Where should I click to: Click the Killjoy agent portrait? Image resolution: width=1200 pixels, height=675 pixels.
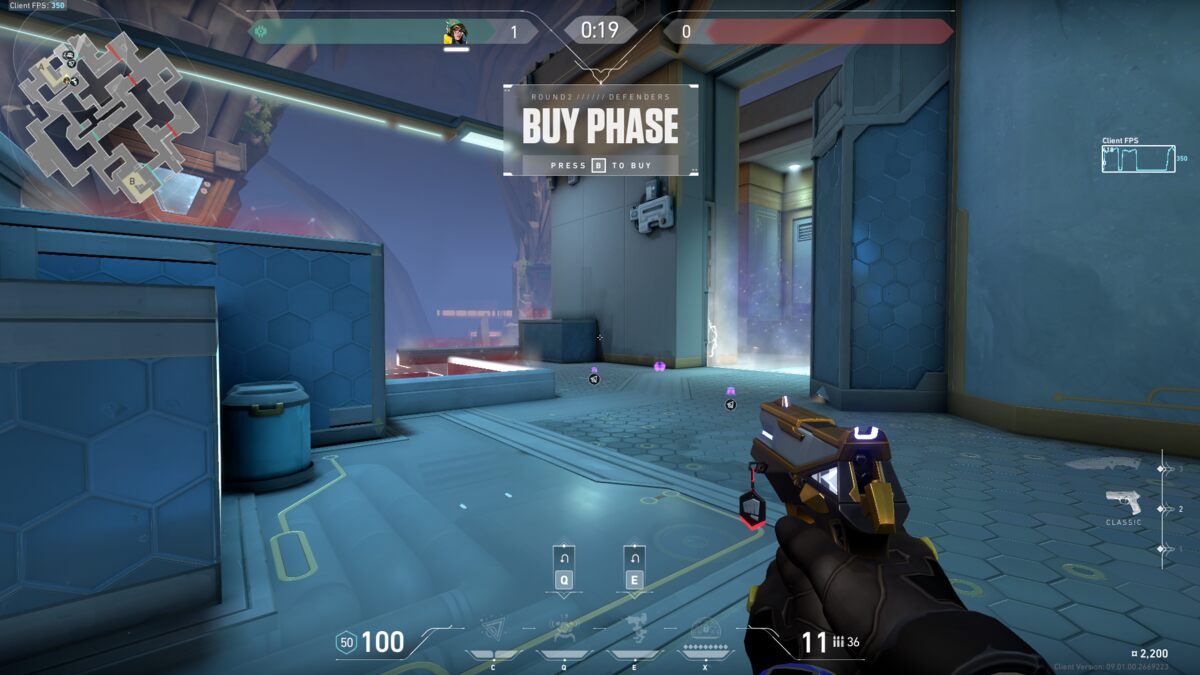(x=456, y=33)
